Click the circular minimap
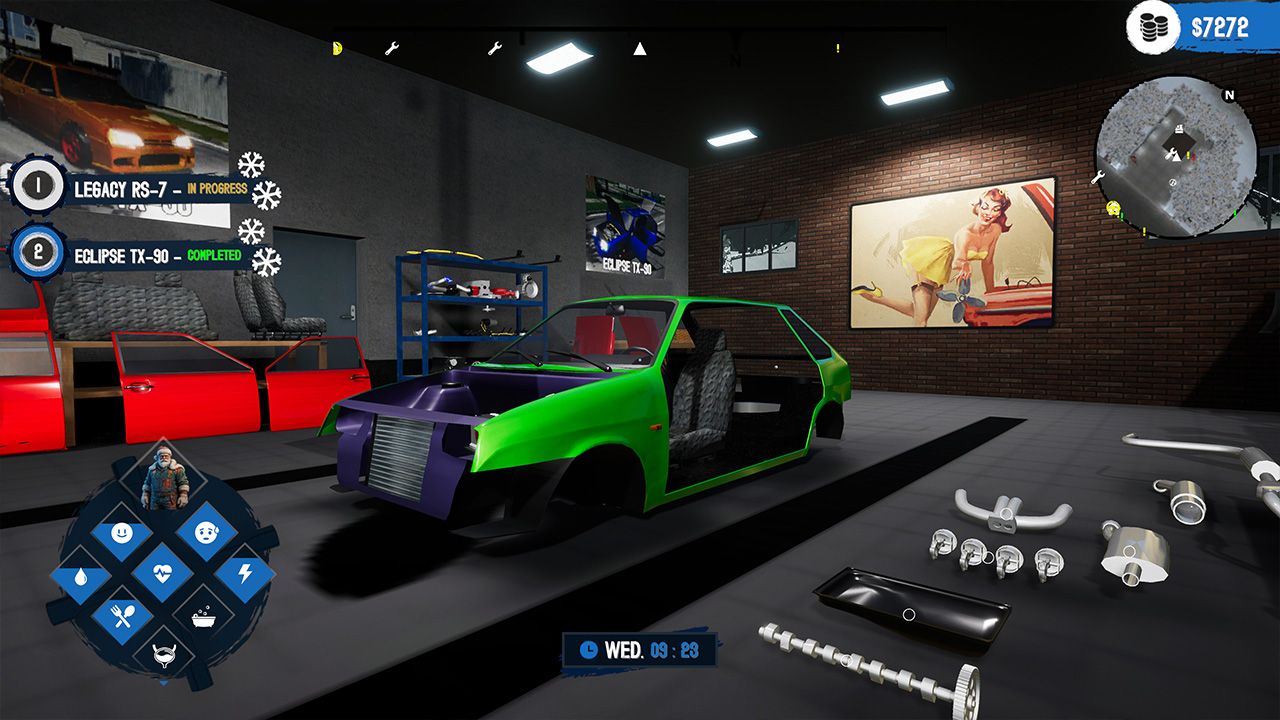This screenshot has height=720, width=1280. pyautogui.click(x=1176, y=157)
